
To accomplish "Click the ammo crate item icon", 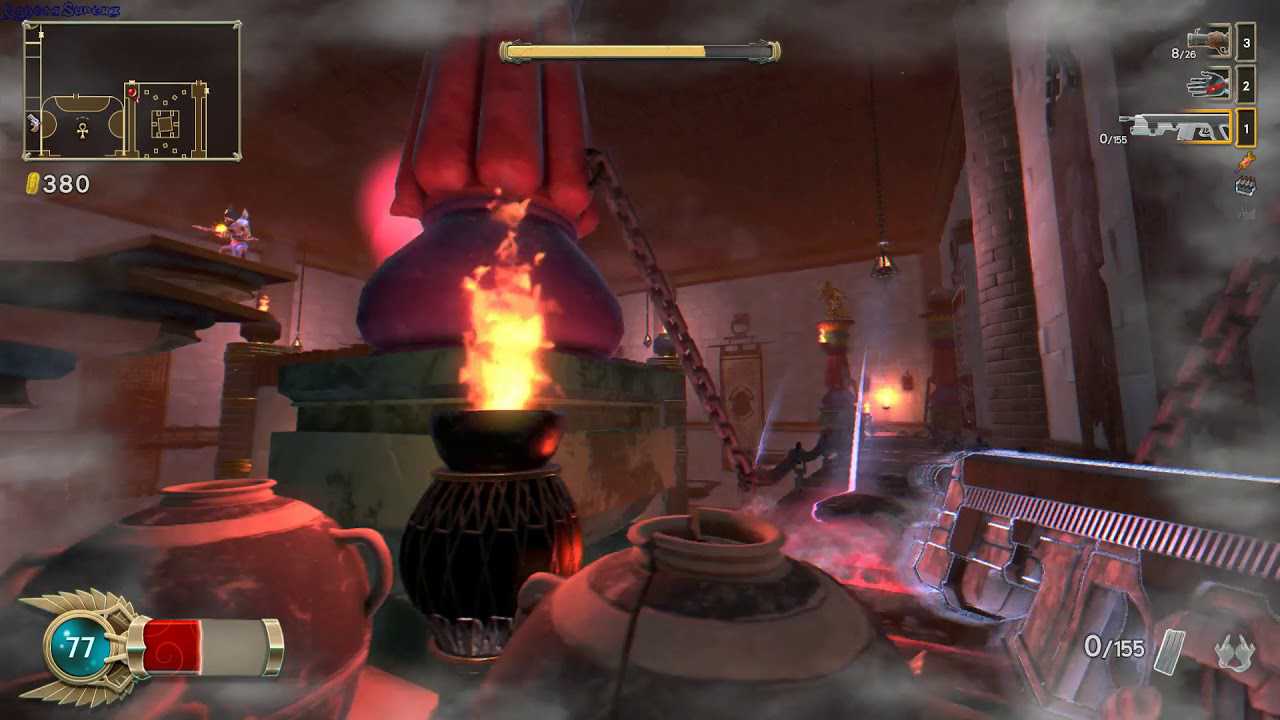I will point(1245,185).
